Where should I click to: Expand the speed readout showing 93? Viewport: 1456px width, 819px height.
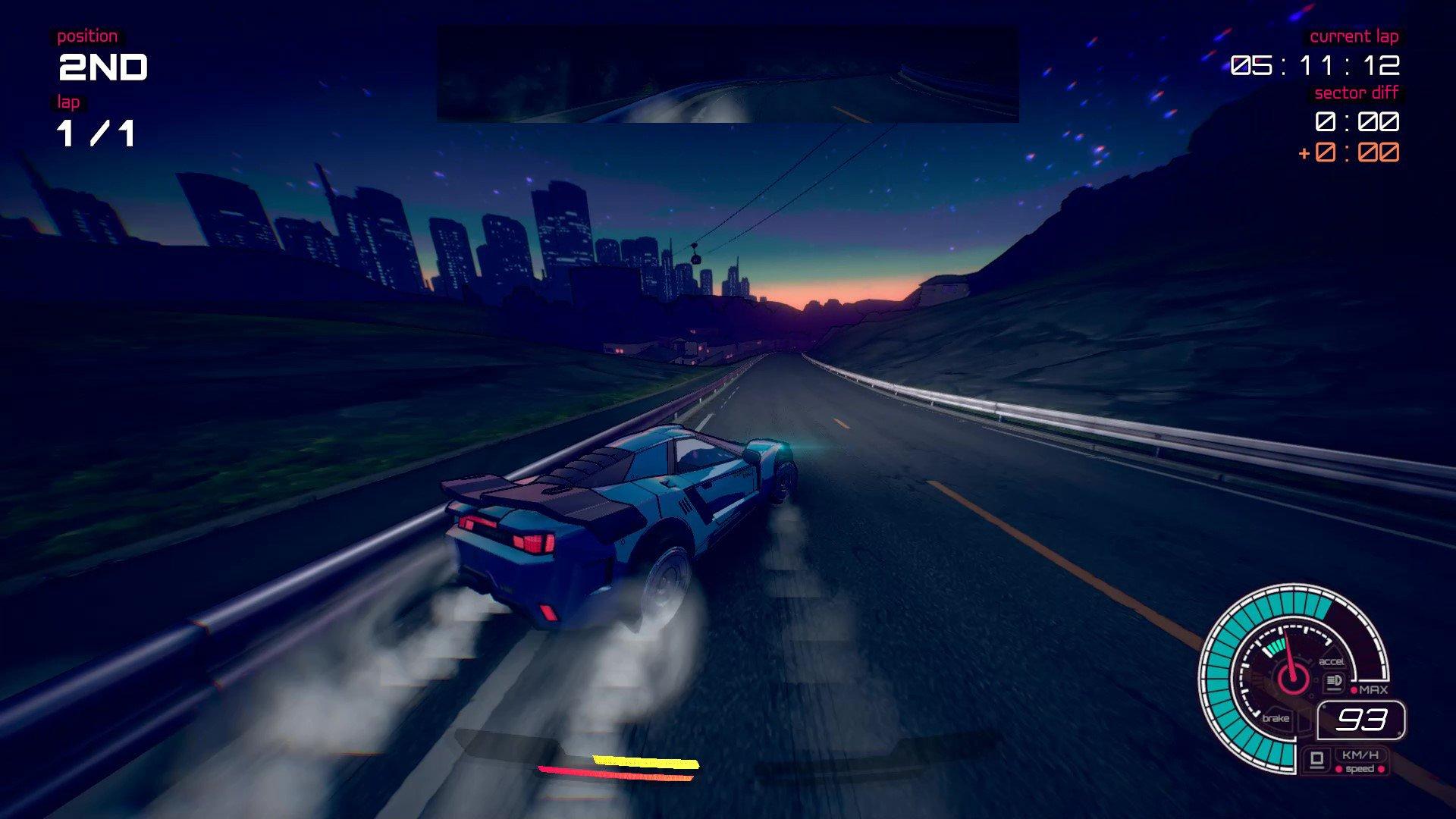click(x=1362, y=720)
